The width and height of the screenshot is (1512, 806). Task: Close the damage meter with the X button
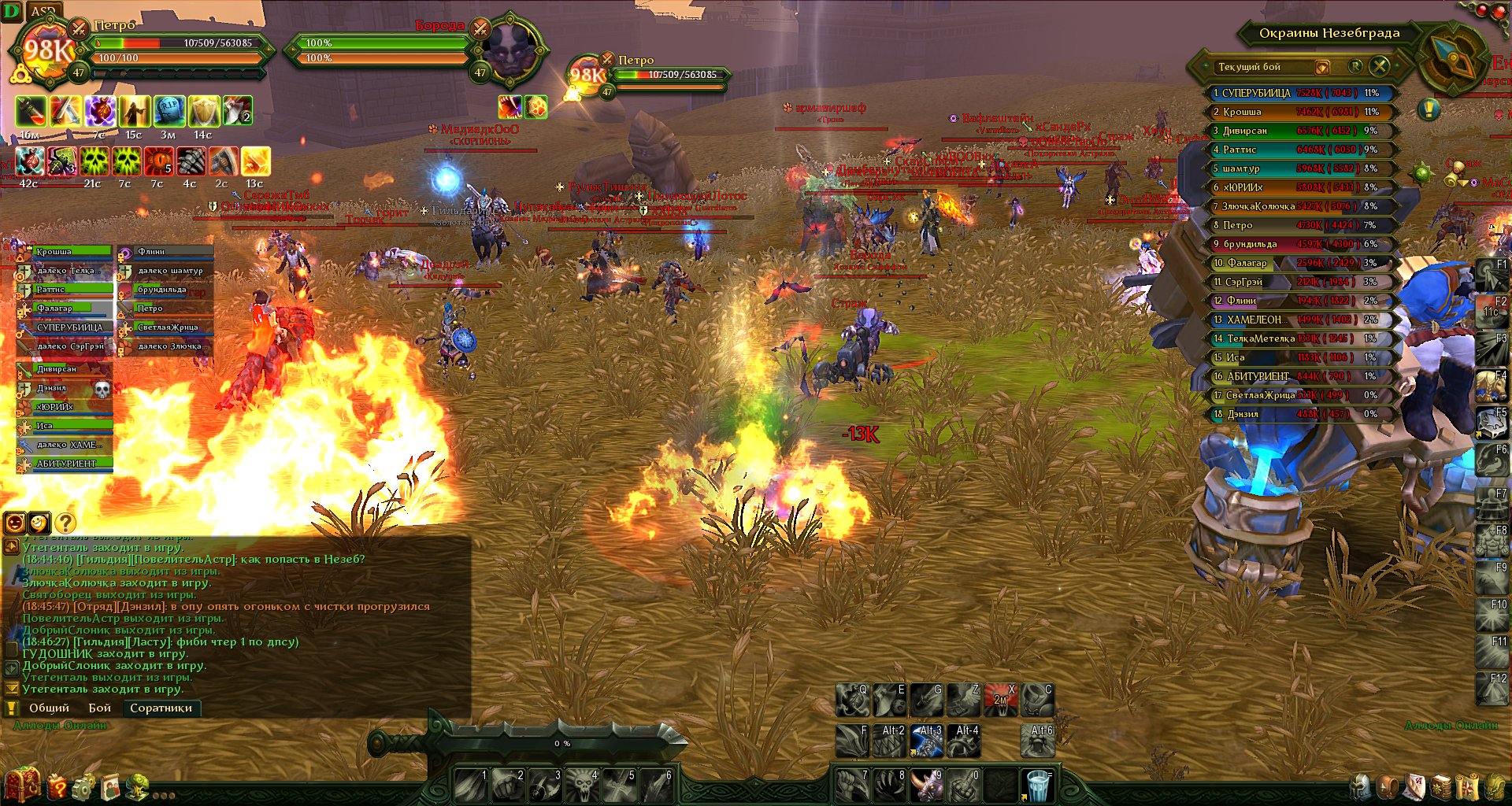point(1379,66)
